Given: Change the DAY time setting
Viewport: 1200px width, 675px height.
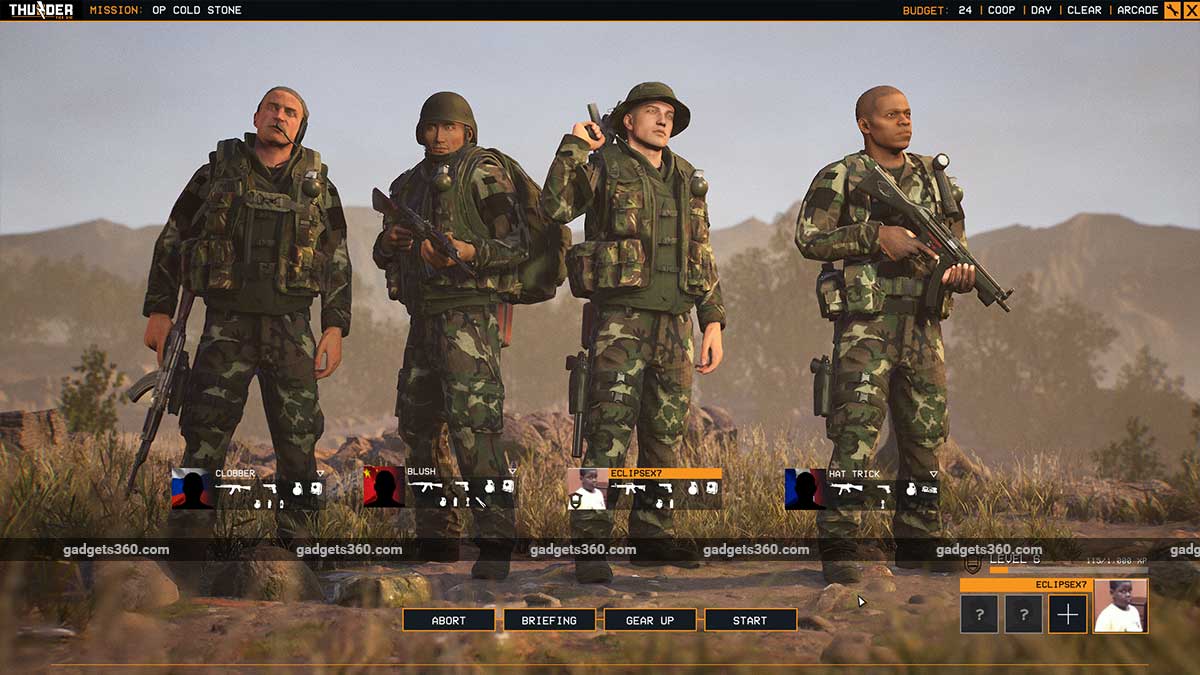Looking at the screenshot, I should click(x=1041, y=10).
